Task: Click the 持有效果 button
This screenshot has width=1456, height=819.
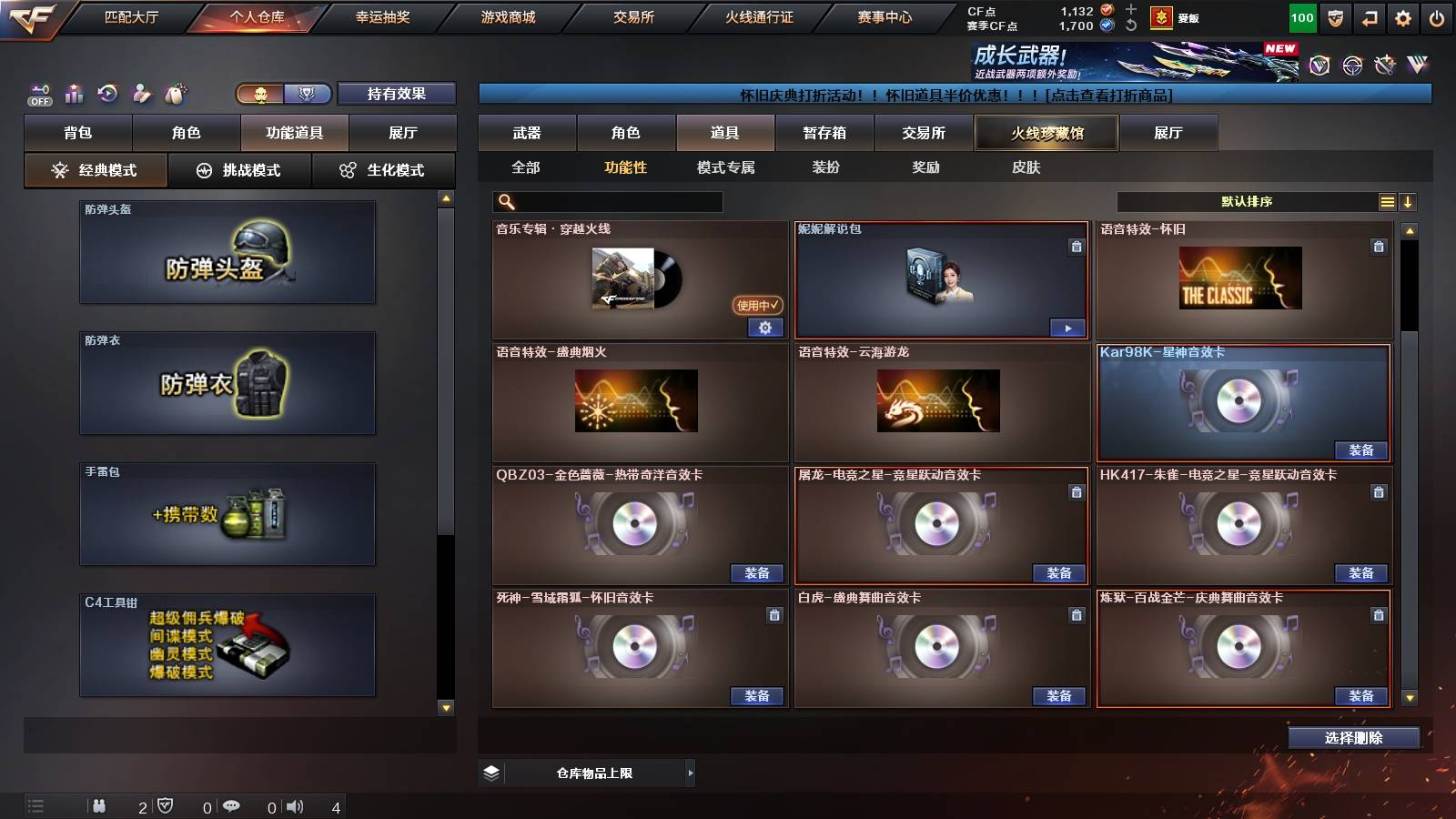Action: coord(398,94)
